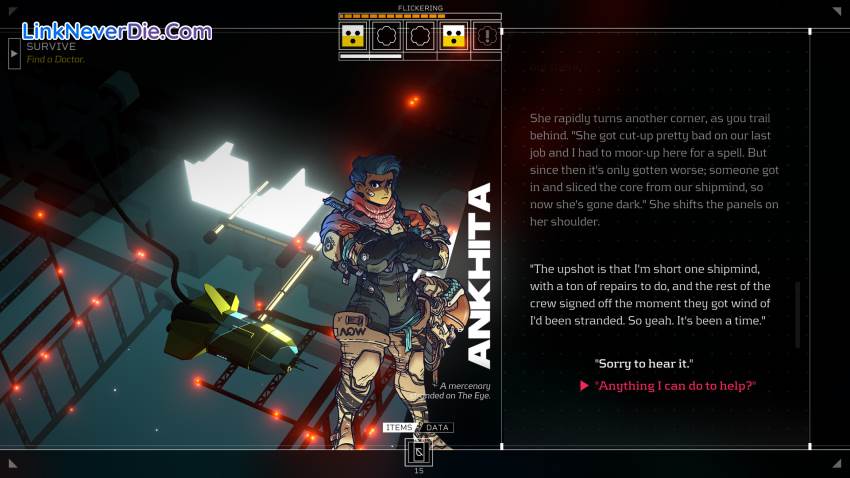Expand the drives panel arrow
The width and height of the screenshot is (850, 478).
(x=14, y=53)
